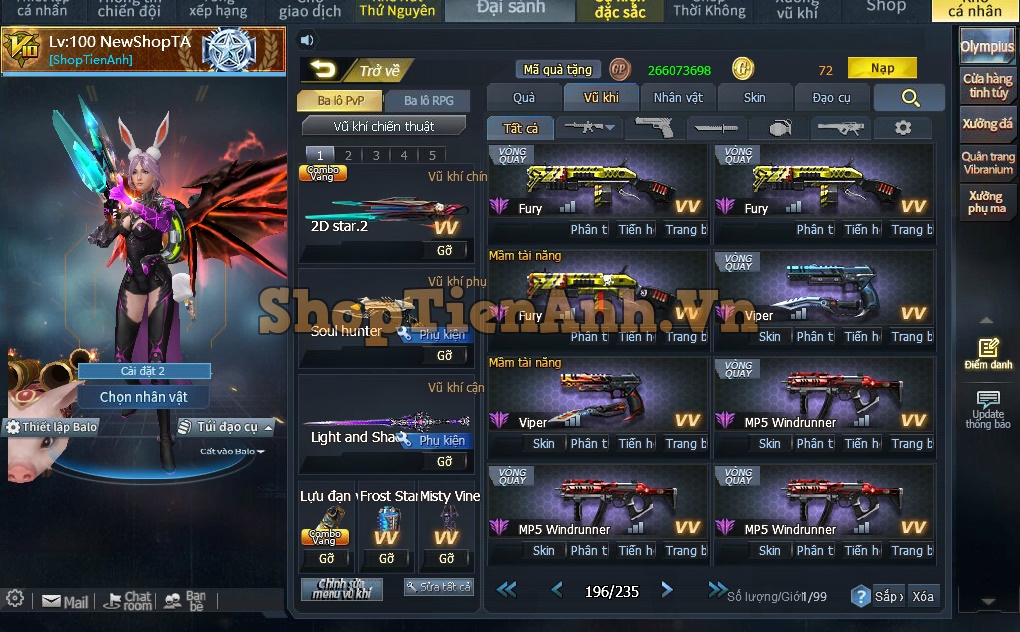Switch to the Nhân vật tab
Image resolution: width=1020 pixels, height=632 pixels.
[x=678, y=97]
